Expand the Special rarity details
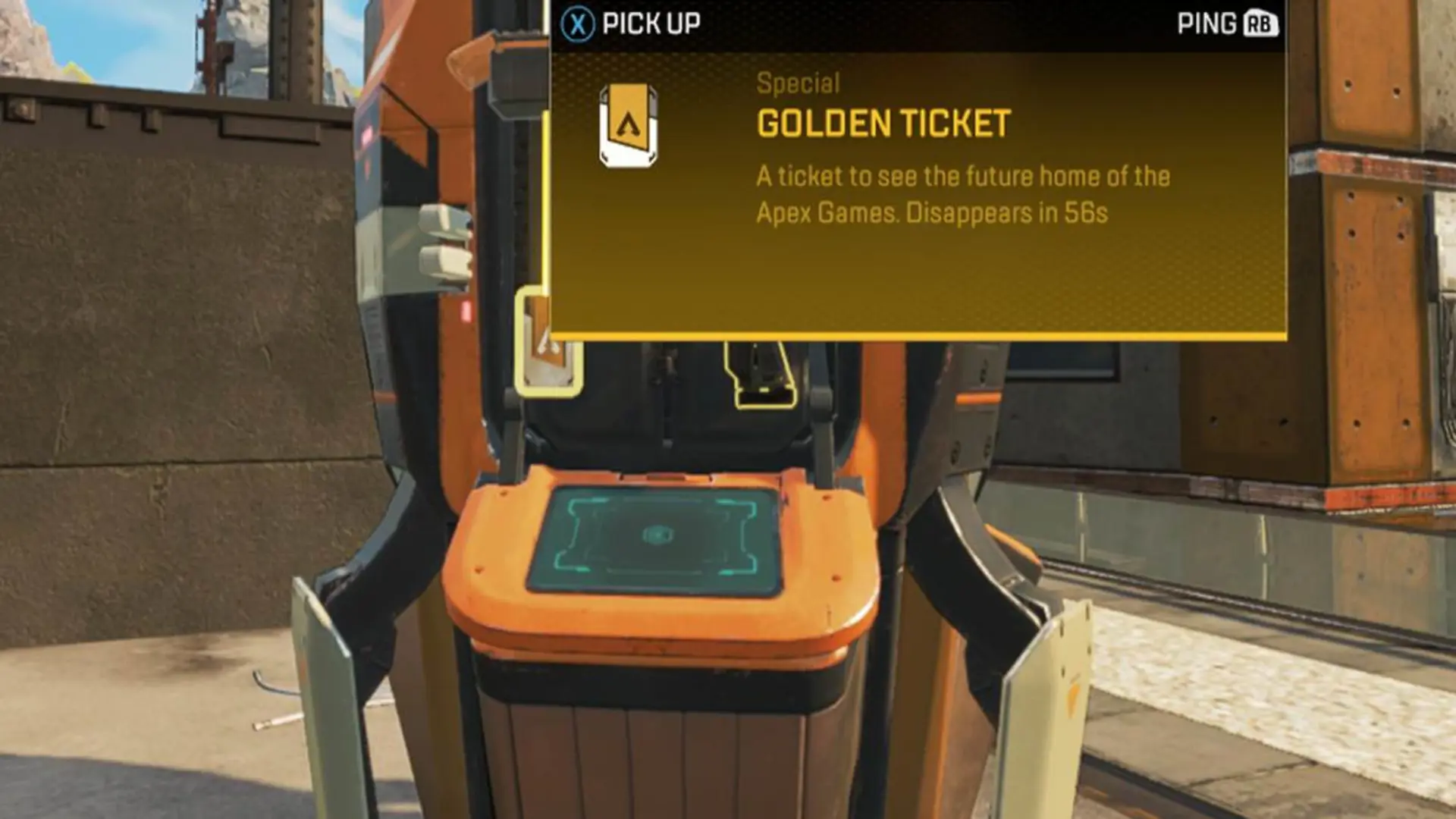This screenshot has height=819, width=1456. tap(798, 83)
